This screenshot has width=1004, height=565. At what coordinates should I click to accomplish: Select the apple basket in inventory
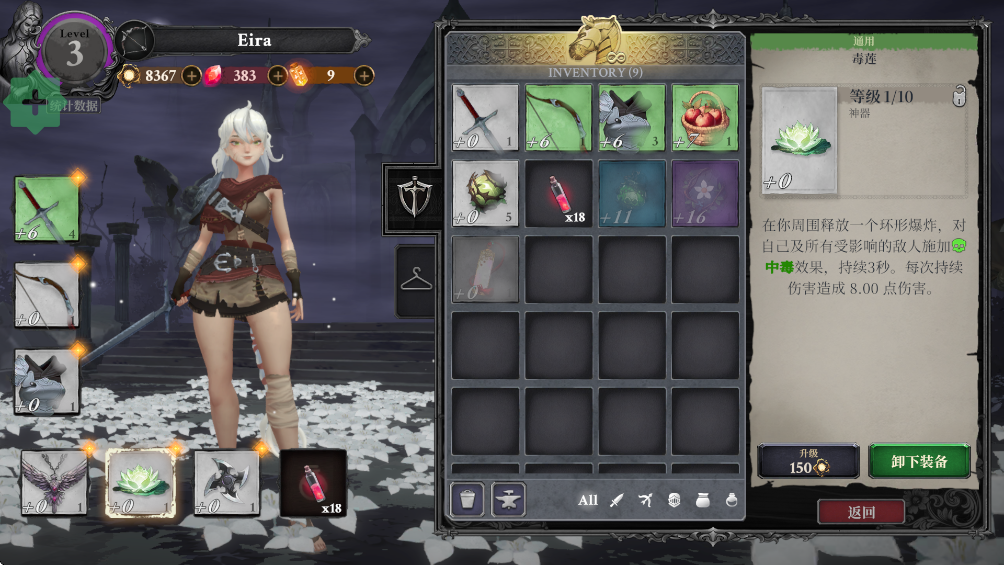[x=705, y=117]
